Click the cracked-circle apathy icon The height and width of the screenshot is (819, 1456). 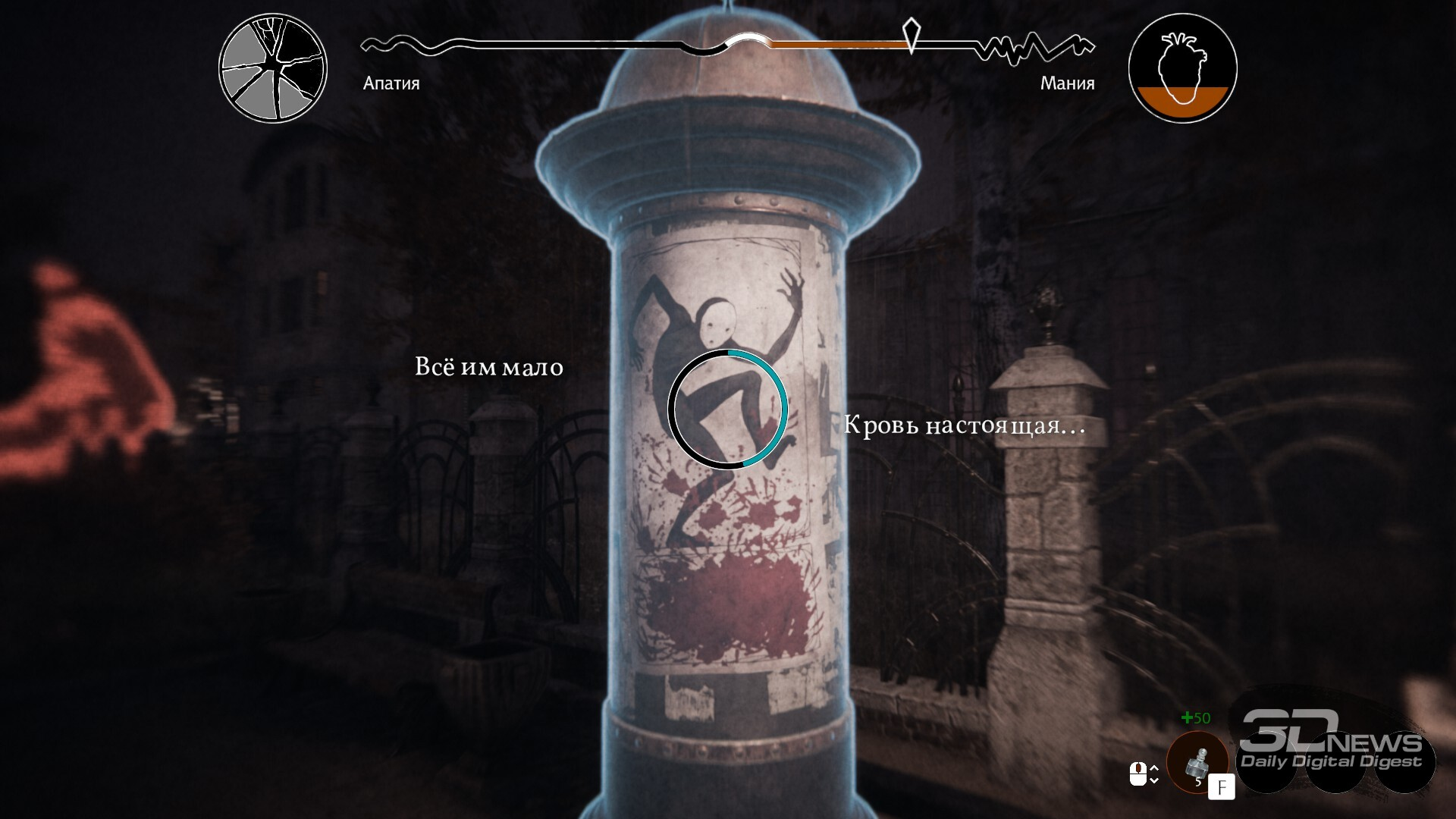pos(273,68)
